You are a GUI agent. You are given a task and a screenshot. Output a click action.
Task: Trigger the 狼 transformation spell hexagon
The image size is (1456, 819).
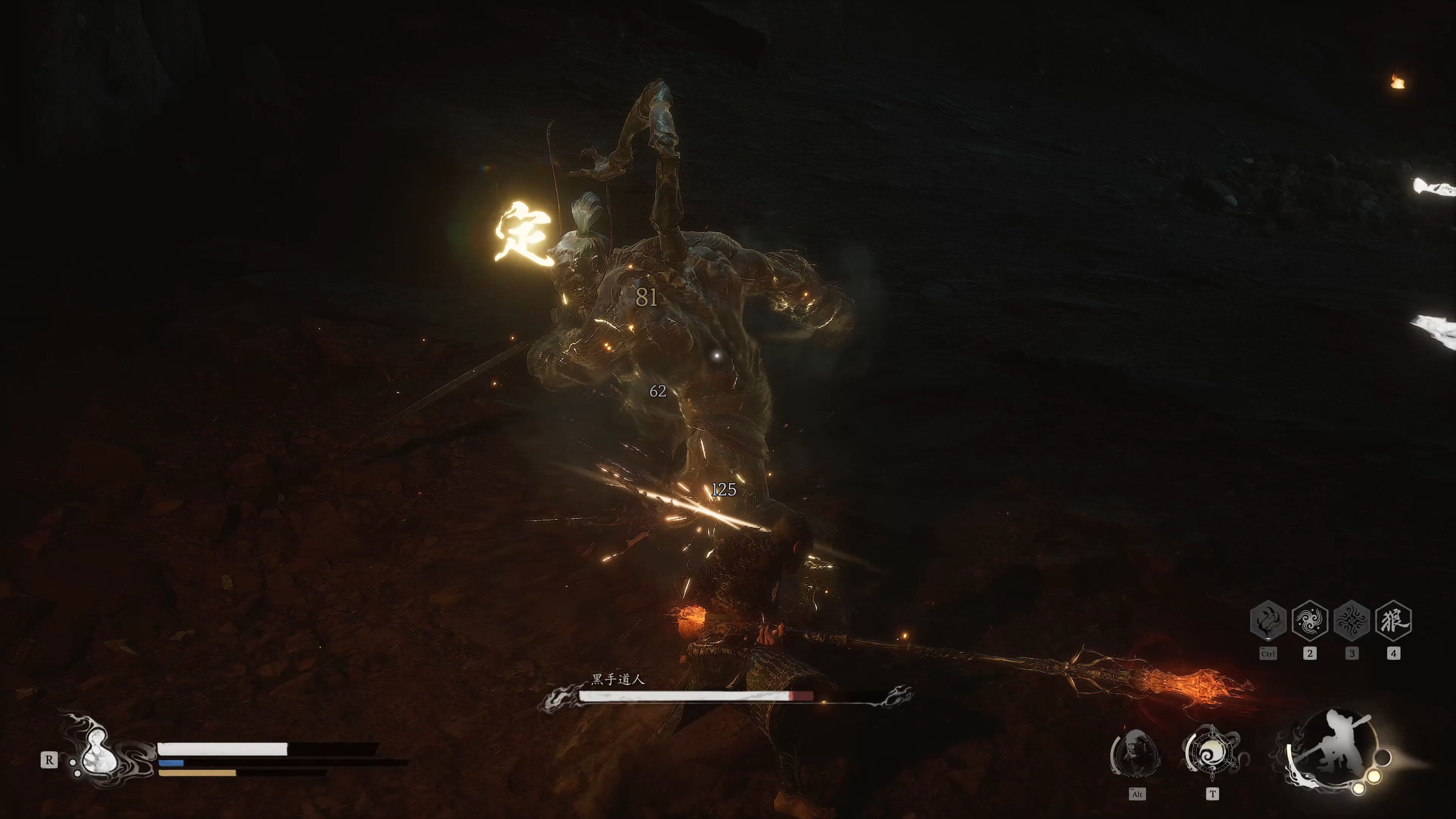[x=1393, y=621]
